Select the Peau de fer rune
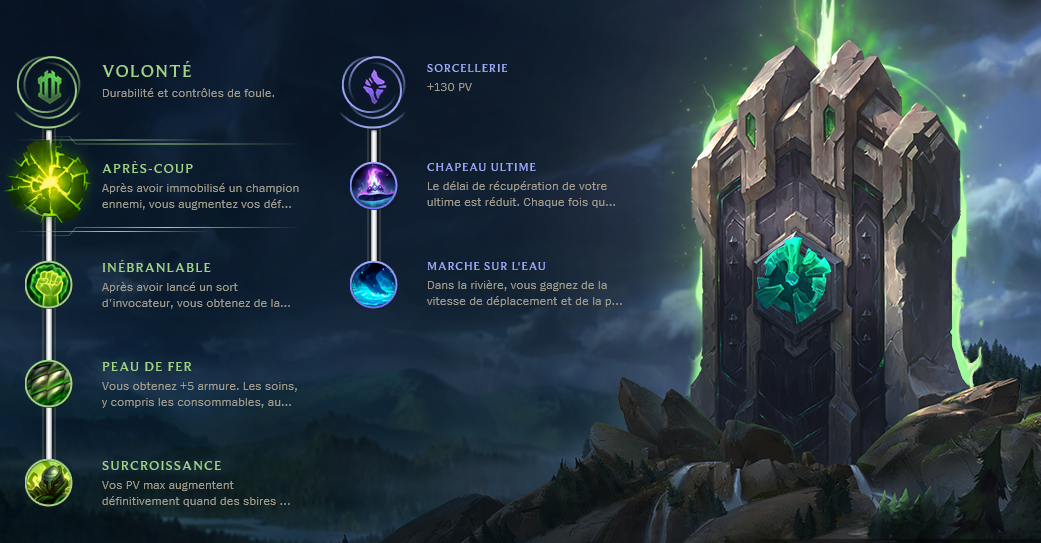The width and height of the screenshot is (1041, 543). point(48,383)
